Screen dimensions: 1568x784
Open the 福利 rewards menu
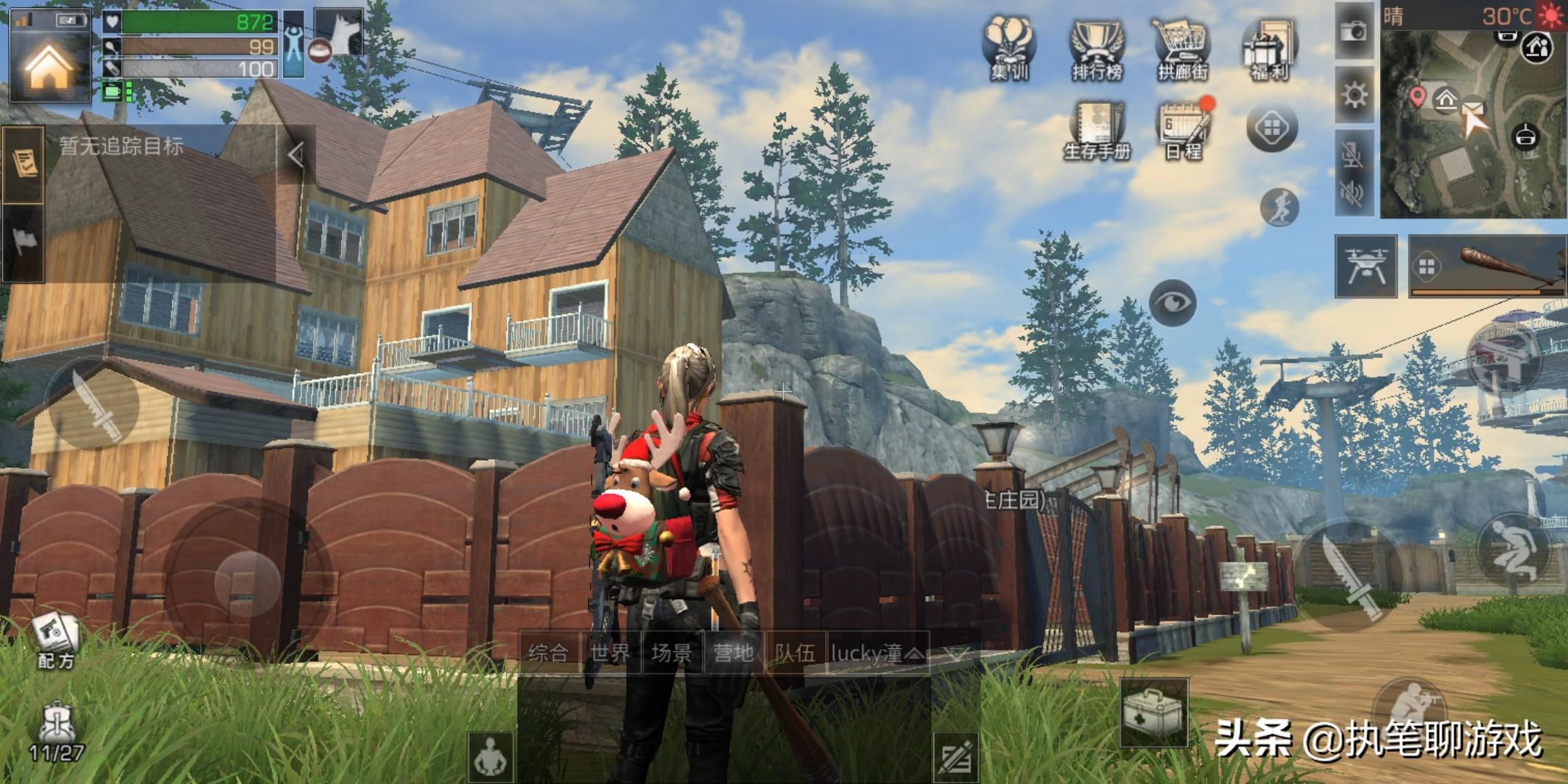pyautogui.click(x=1268, y=47)
